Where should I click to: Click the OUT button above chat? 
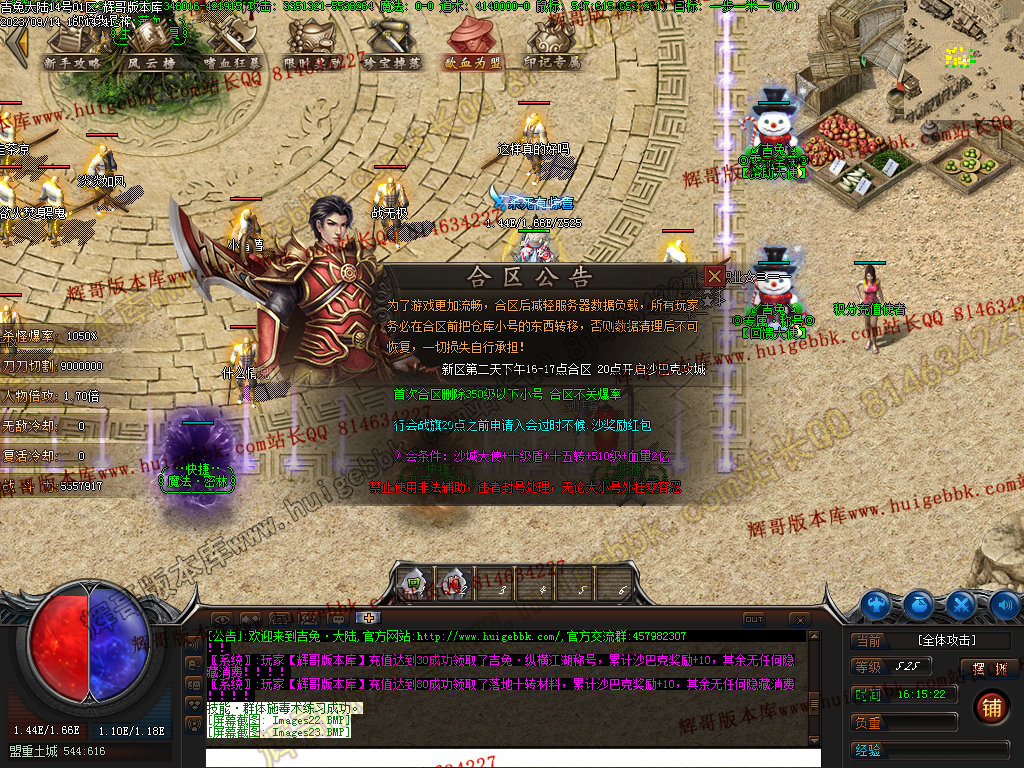pos(754,620)
